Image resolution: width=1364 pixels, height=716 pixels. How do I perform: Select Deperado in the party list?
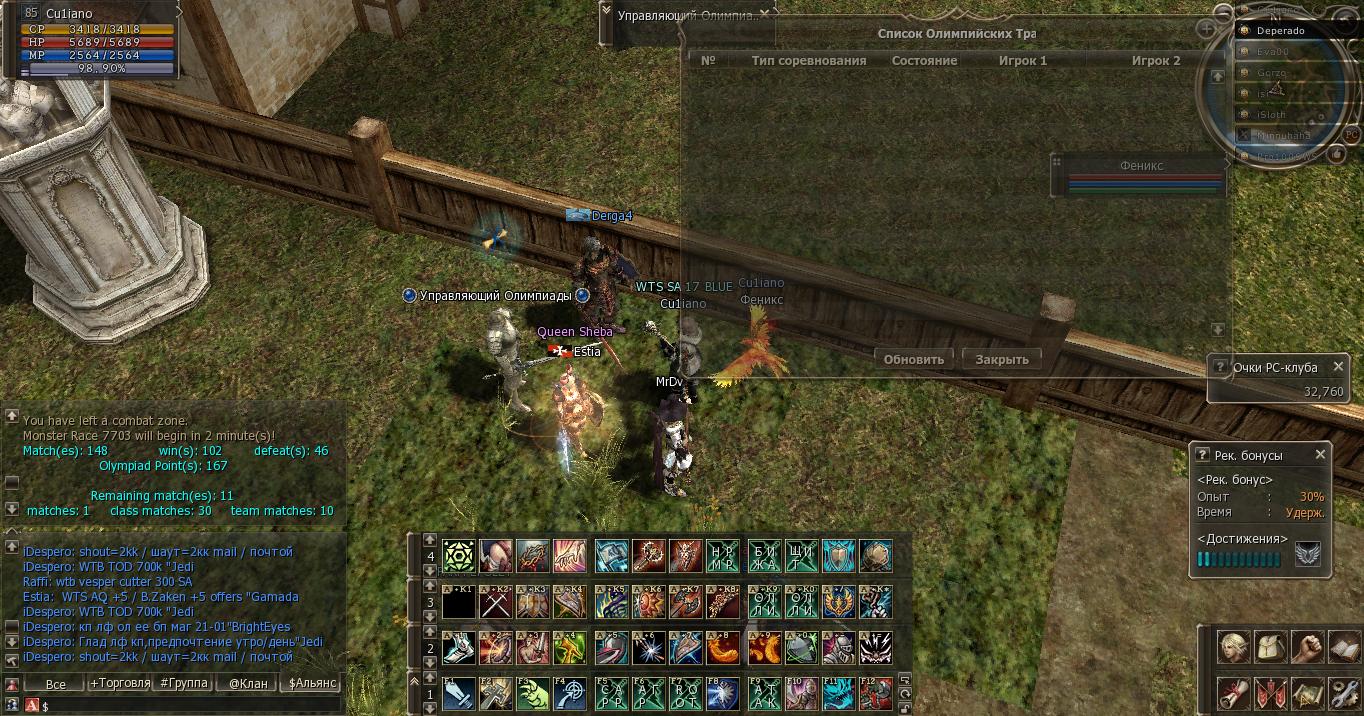1280,30
